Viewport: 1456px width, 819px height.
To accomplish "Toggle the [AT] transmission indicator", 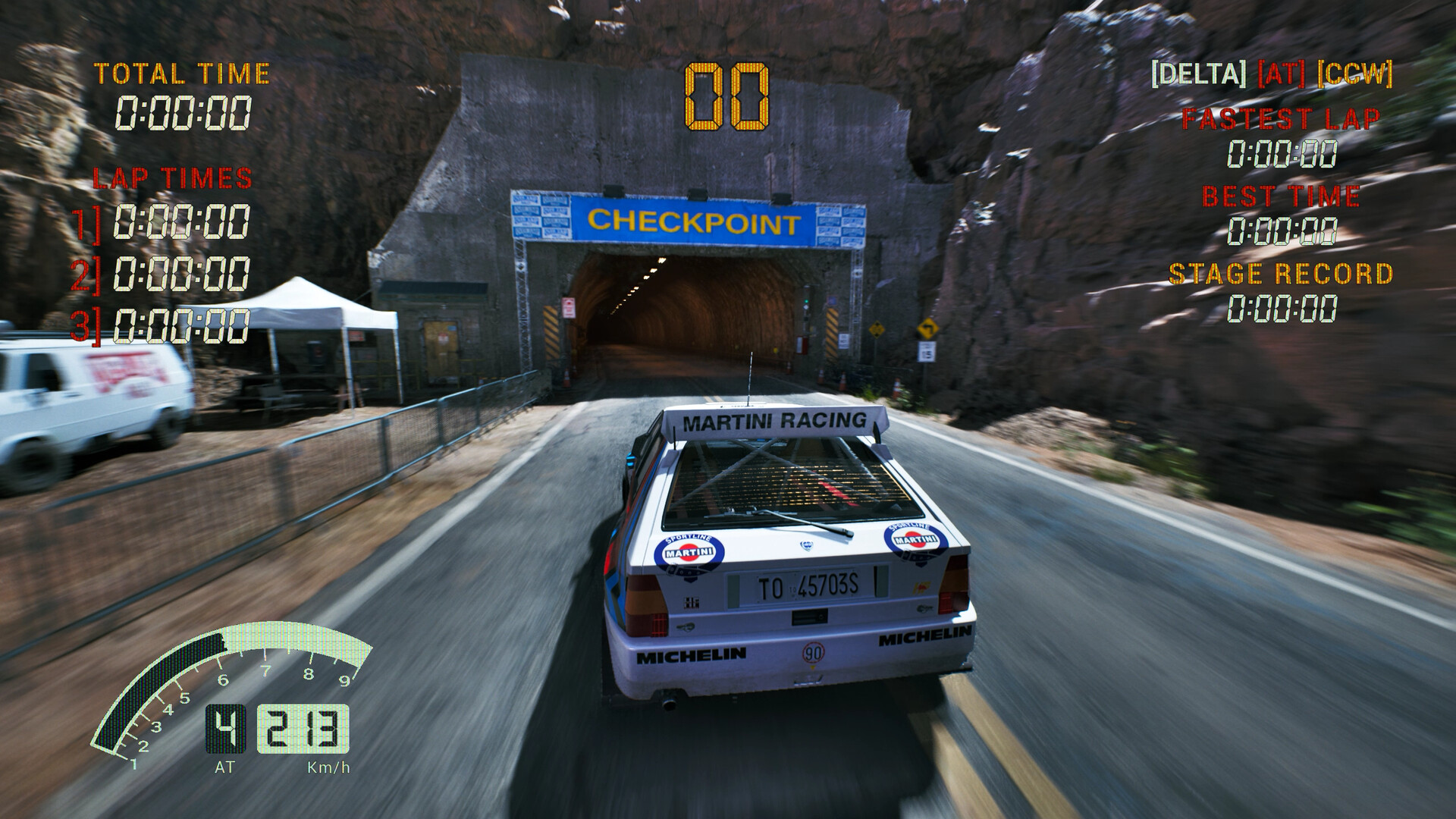I will [x=1281, y=74].
